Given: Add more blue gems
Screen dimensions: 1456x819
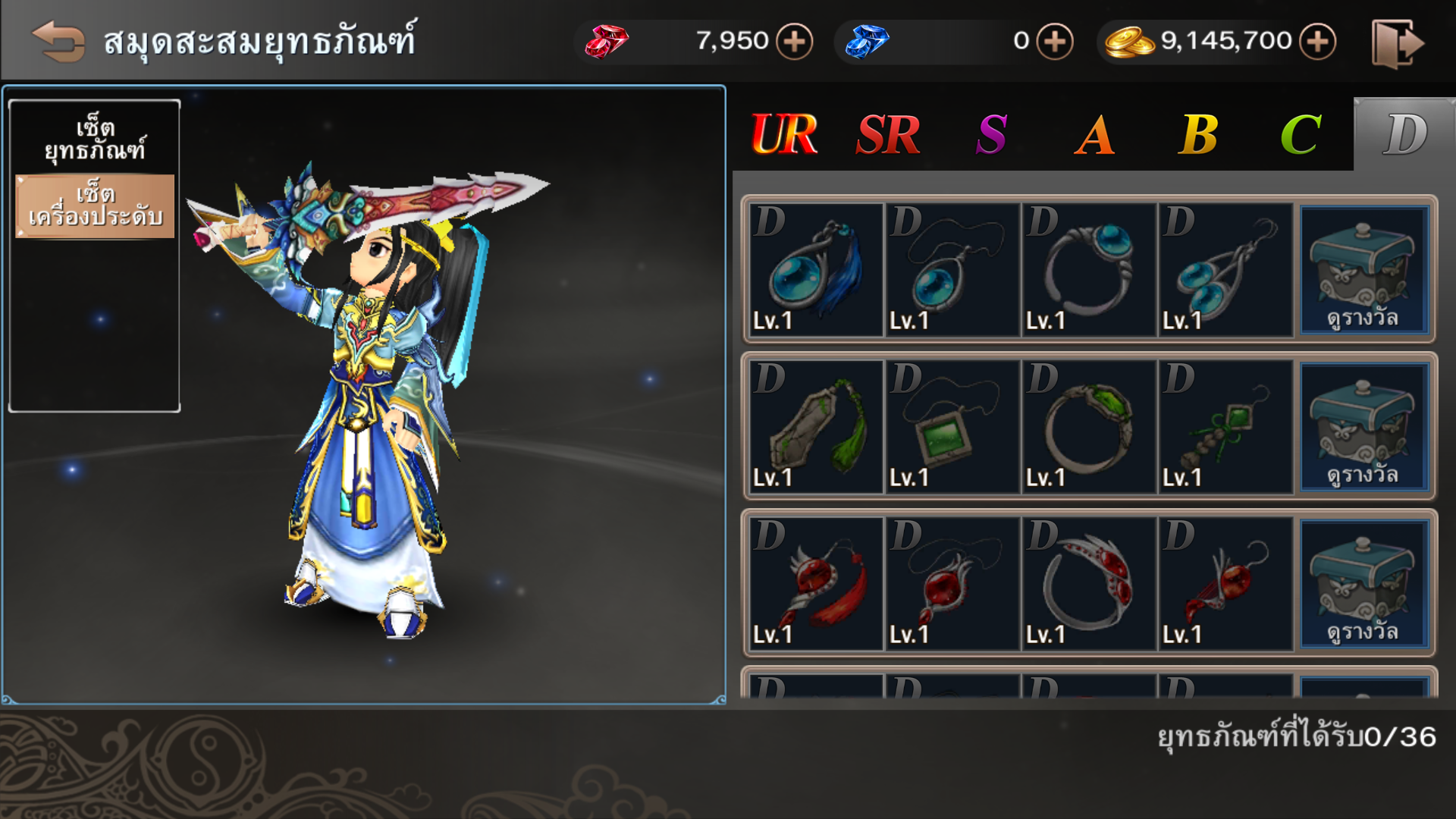Looking at the screenshot, I should pyautogui.click(x=1055, y=41).
